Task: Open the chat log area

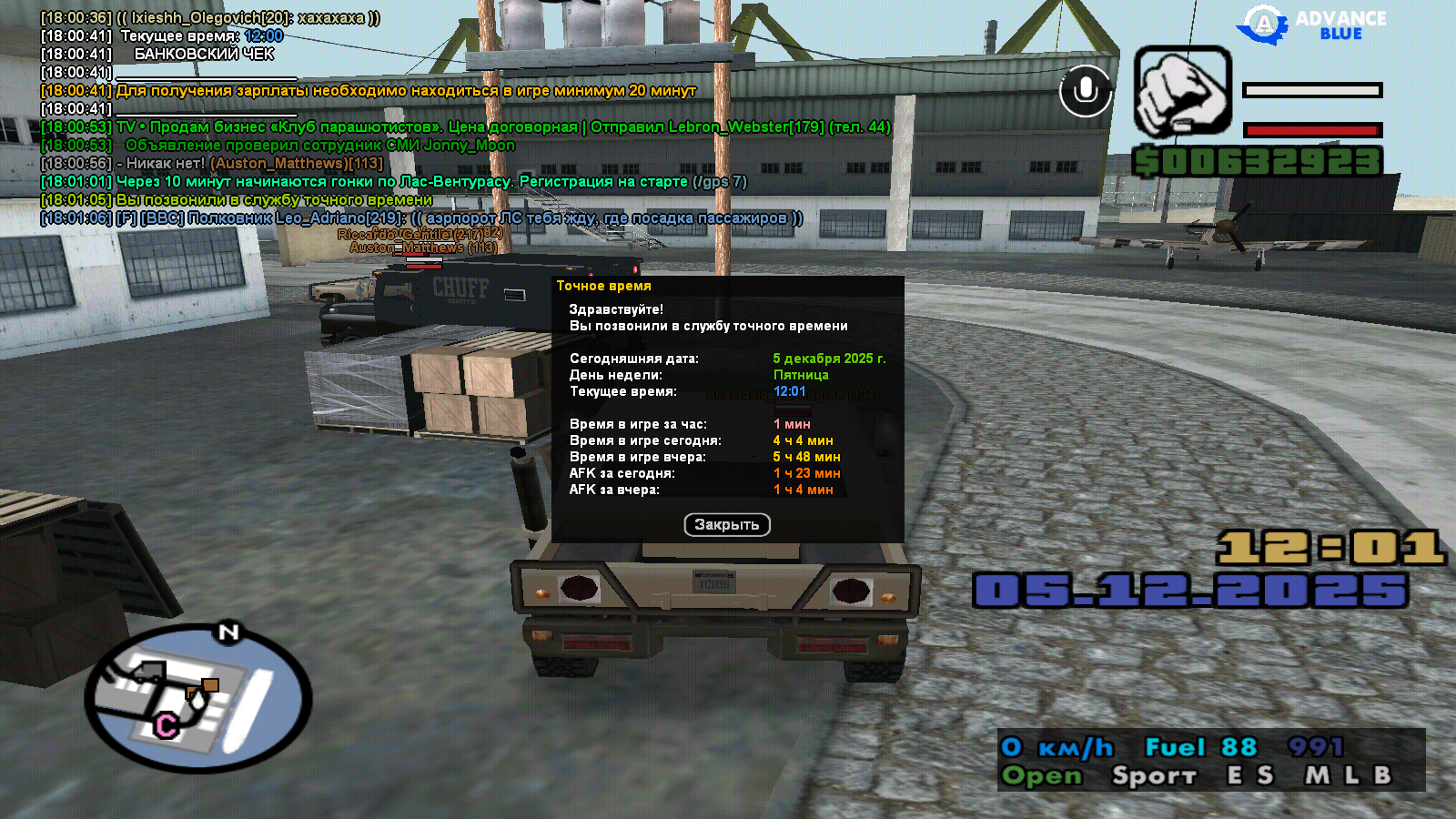Action: (419, 118)
